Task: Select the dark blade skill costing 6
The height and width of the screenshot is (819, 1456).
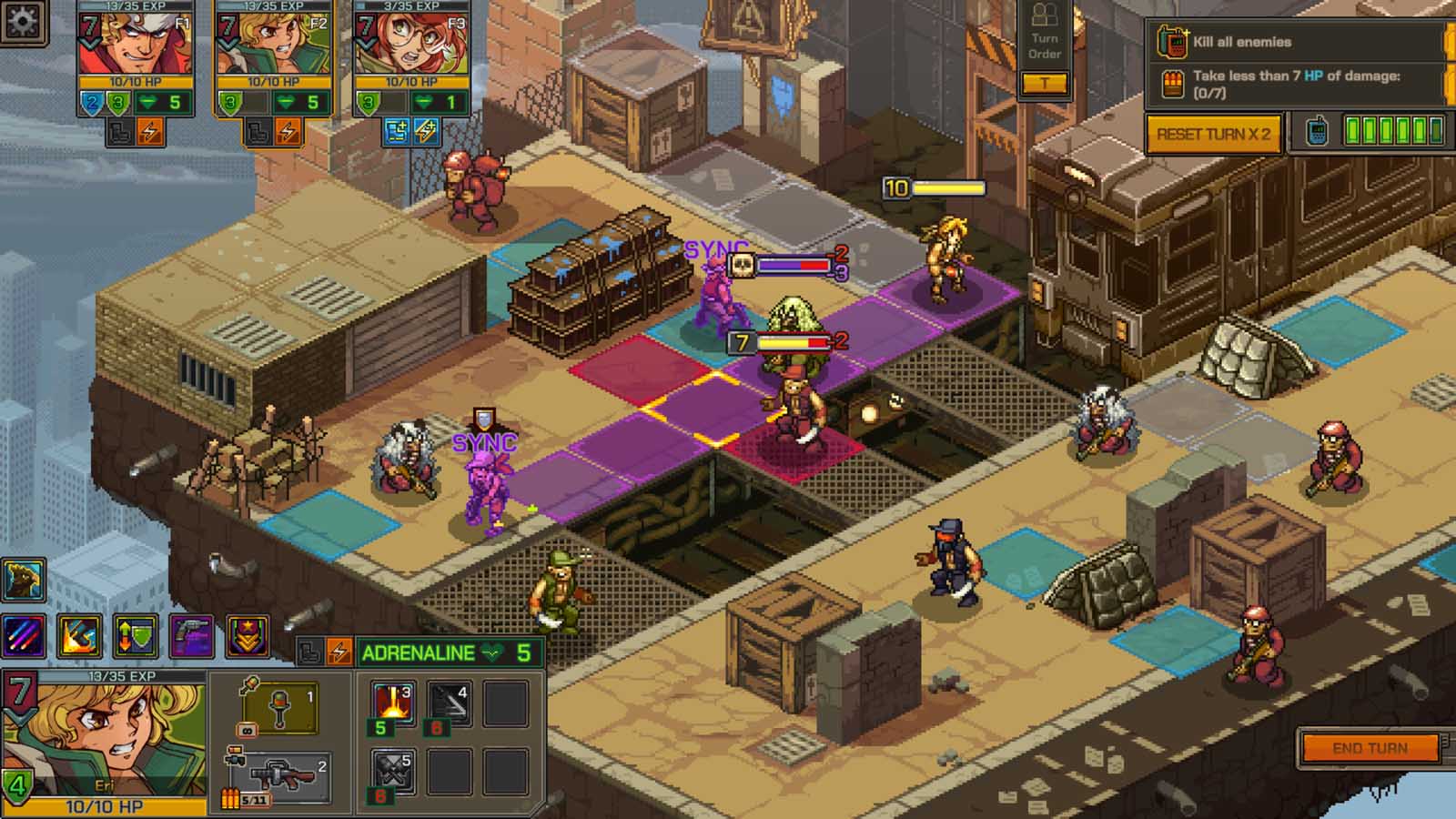Action: coord(450,703)
